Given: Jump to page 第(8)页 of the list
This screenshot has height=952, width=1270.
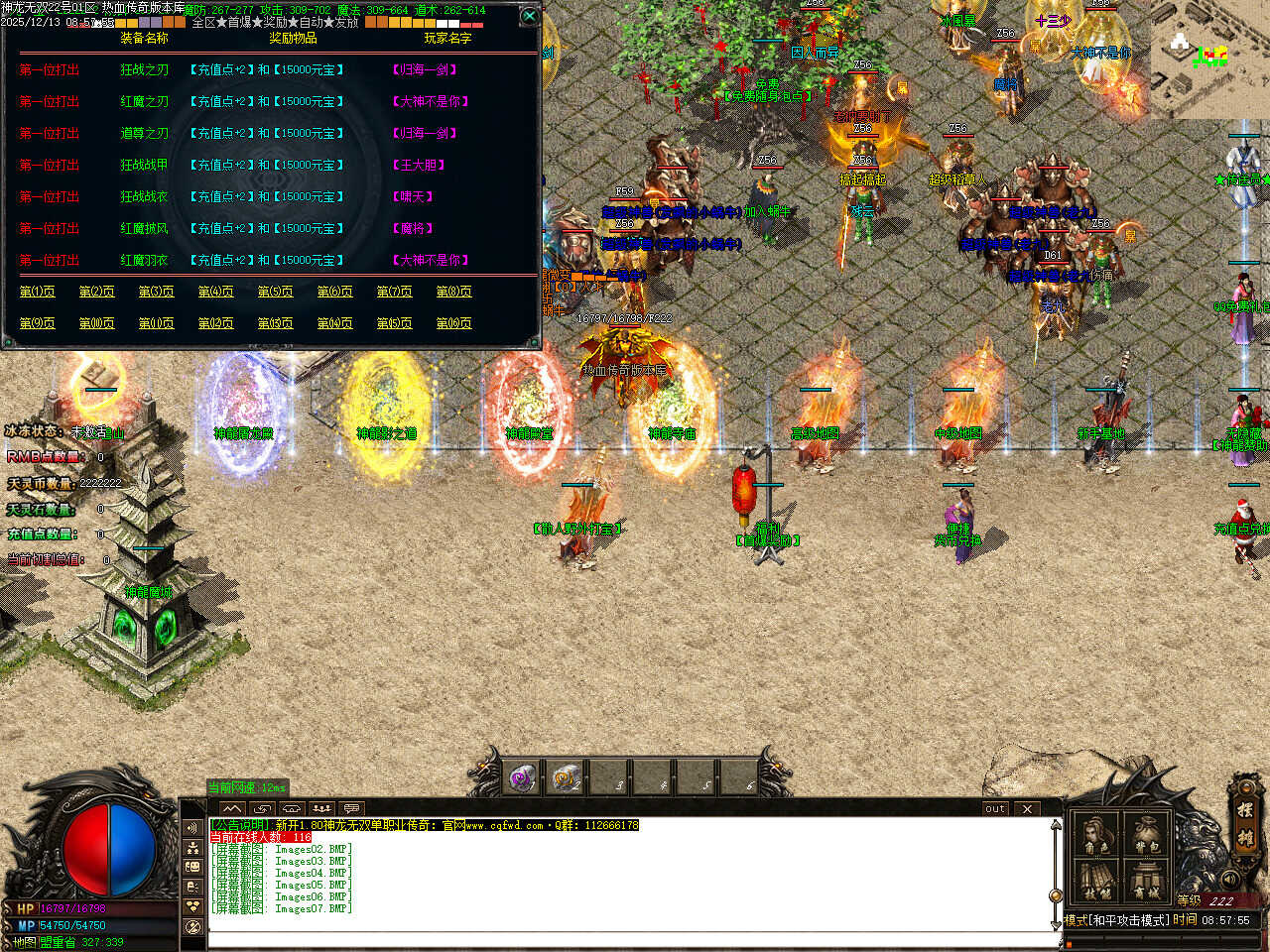Looking at the screenshot, I should coord(454,292).
